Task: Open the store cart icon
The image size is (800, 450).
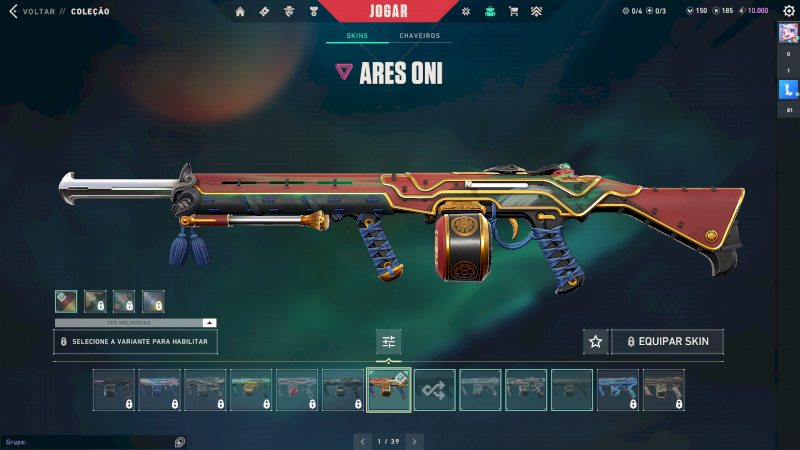Action: tap(513, 12)
